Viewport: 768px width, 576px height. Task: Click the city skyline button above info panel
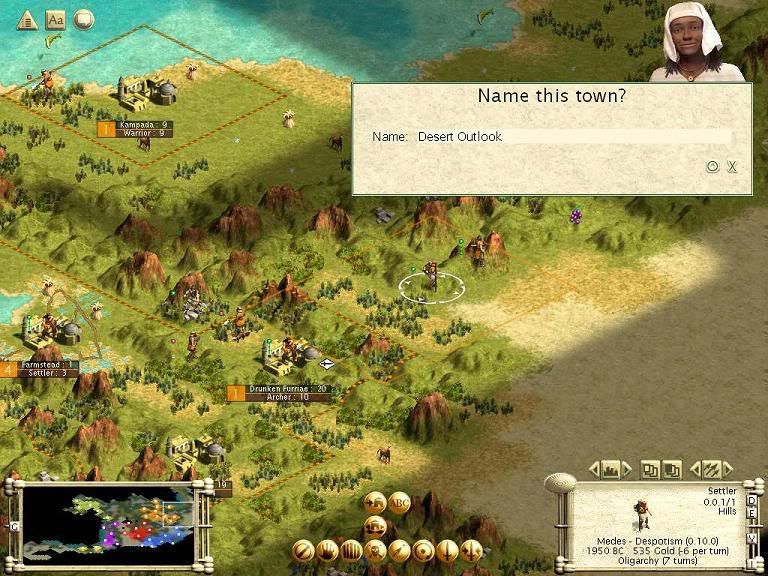(x=609, y=468)
